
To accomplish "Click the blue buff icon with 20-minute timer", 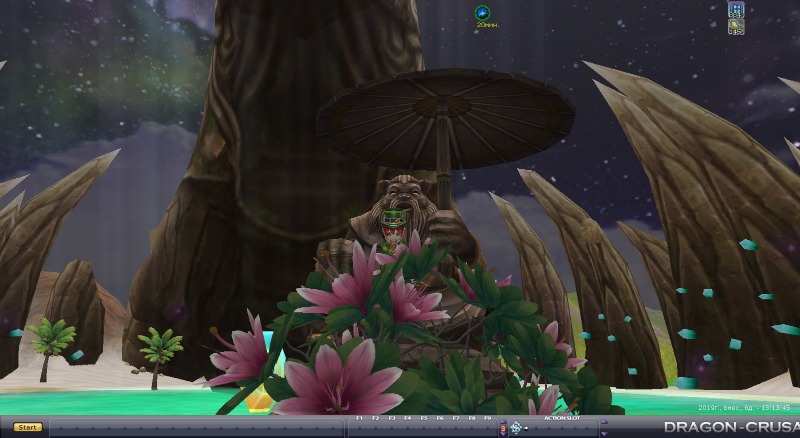I will click(x=482, y=12).
